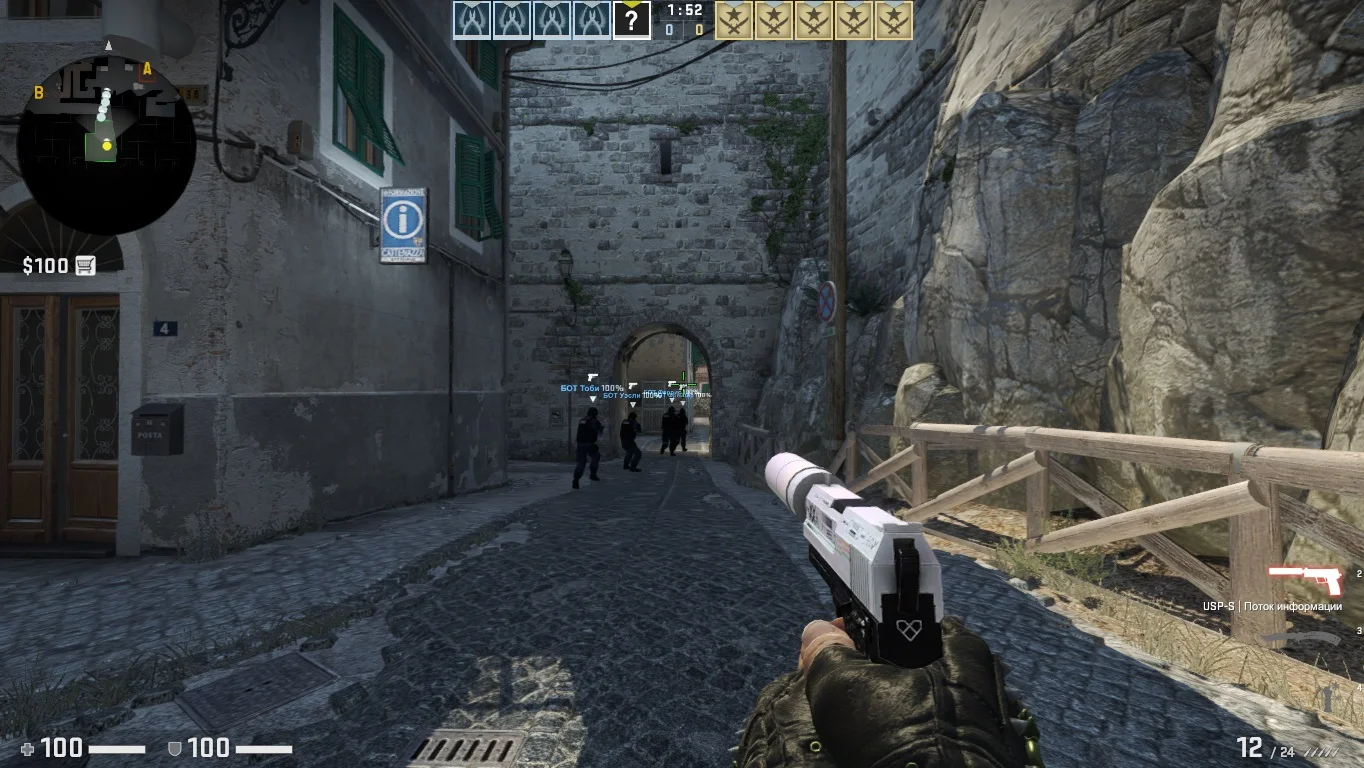Open the buy menu shopping cart icon
Viewport: 1364px width, 768px height.
[x=85, y=265]
